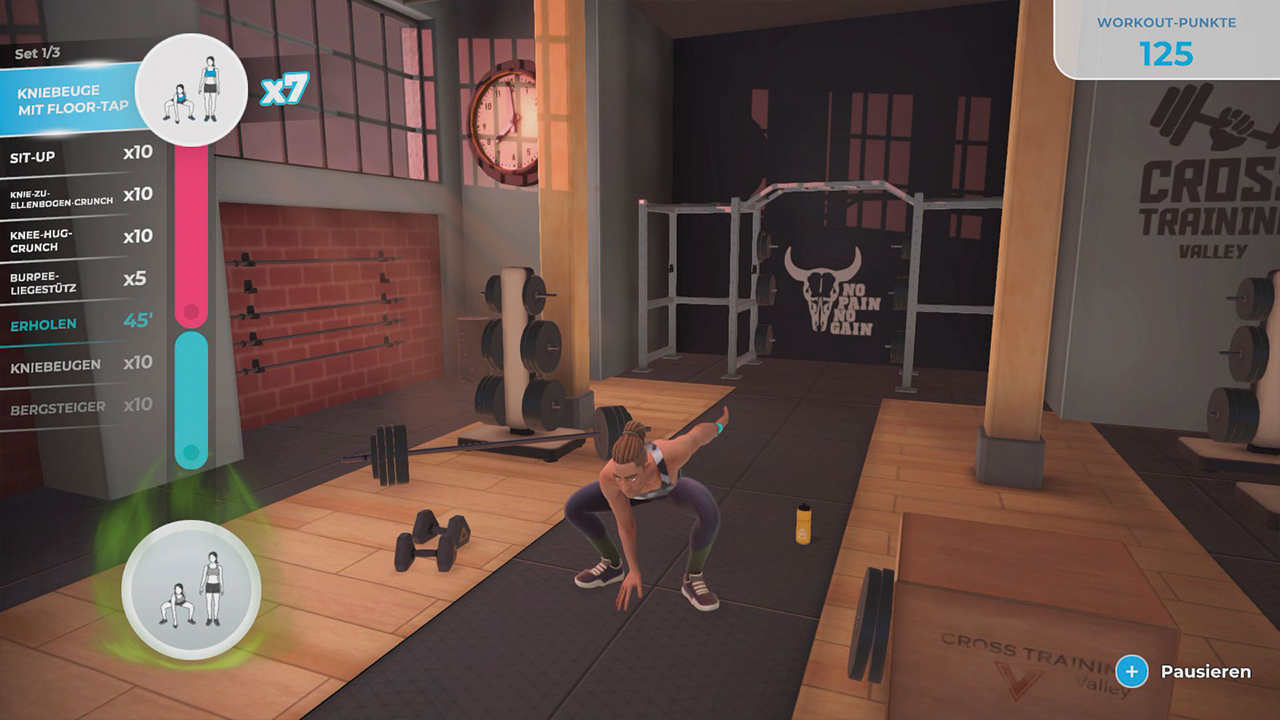Choose the Kniebeugen exercise row
1280x720 pixels.
coord(80,365)
